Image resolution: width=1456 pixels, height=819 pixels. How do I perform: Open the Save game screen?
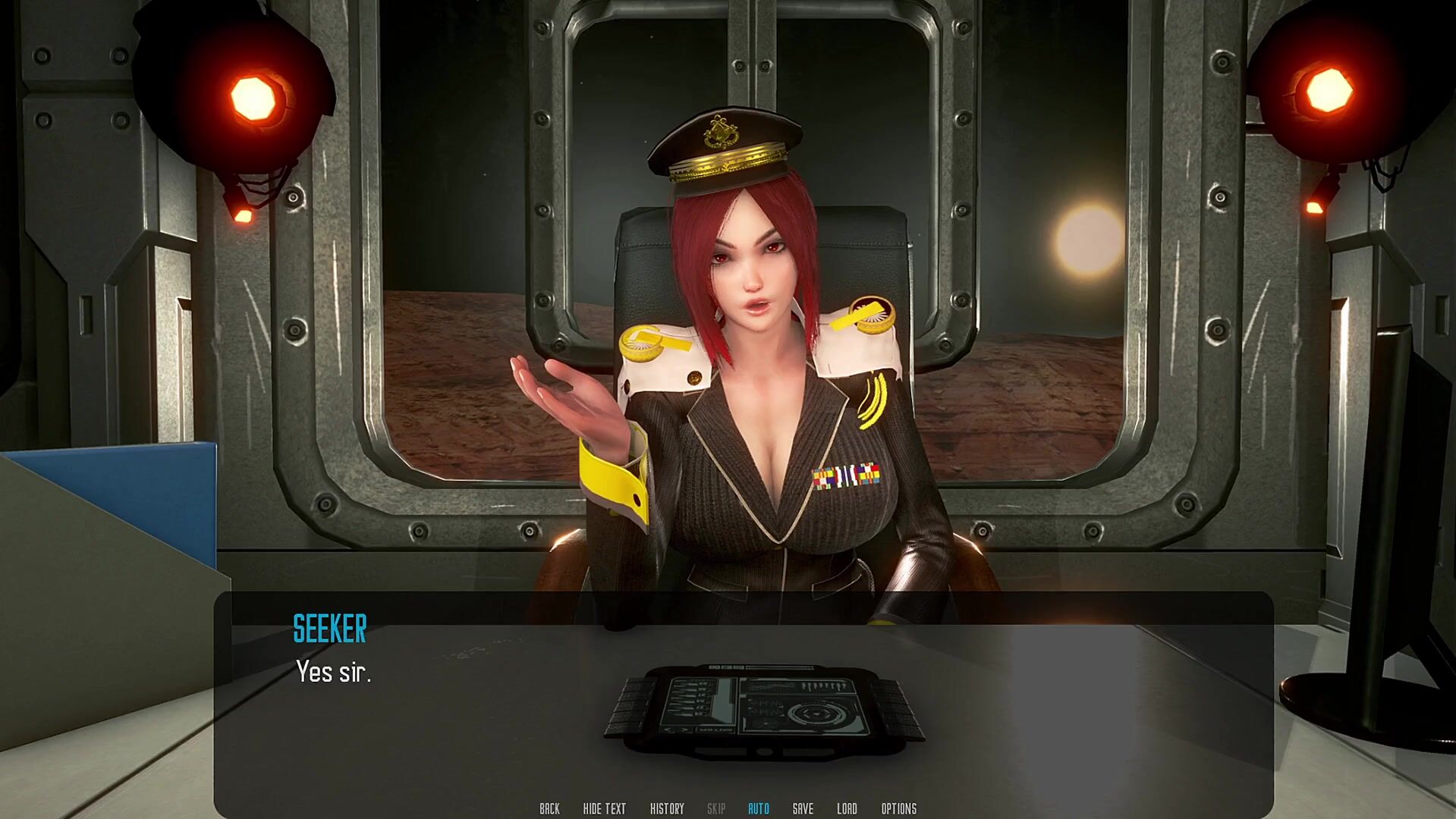(x=803, y=808)
